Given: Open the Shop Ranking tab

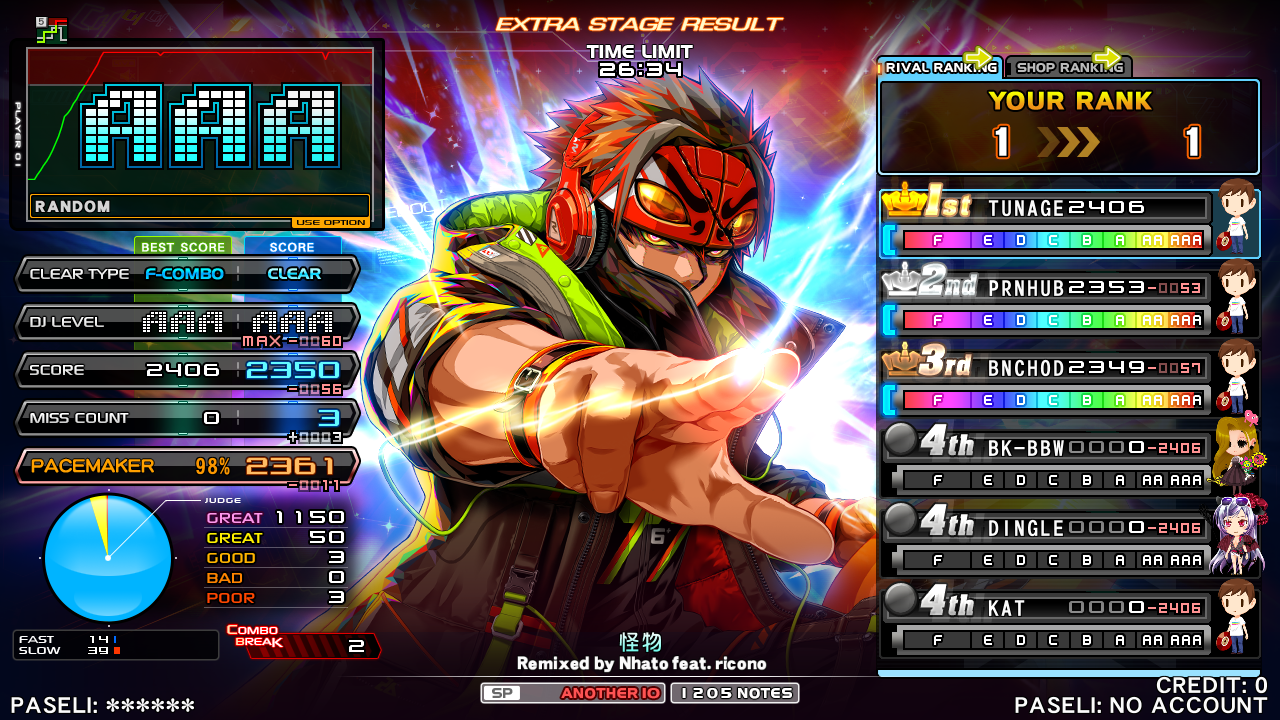Looking at the screenshot, I should pyautogui.click(x=1067, y=68).
